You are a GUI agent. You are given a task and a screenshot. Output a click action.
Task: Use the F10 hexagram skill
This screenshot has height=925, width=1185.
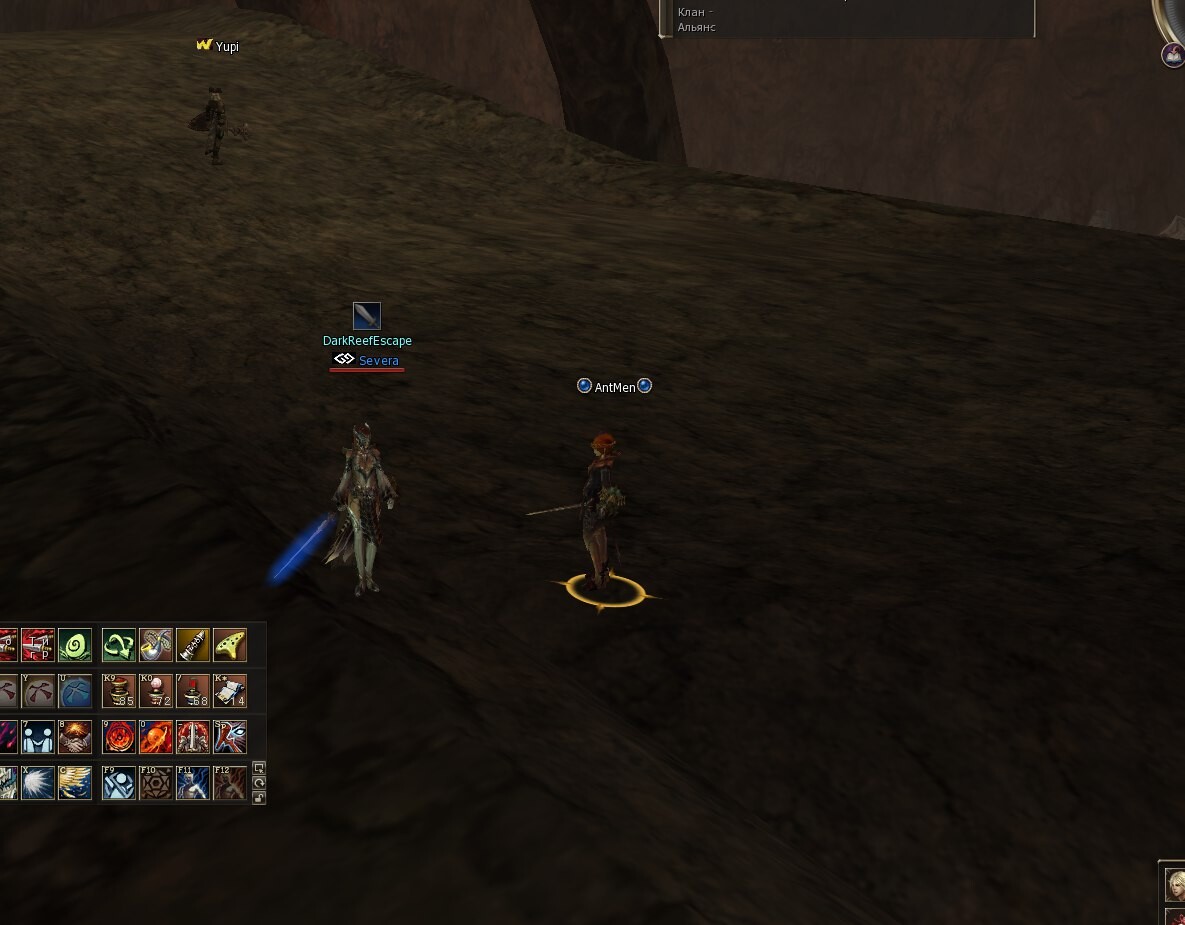(156, 783)
